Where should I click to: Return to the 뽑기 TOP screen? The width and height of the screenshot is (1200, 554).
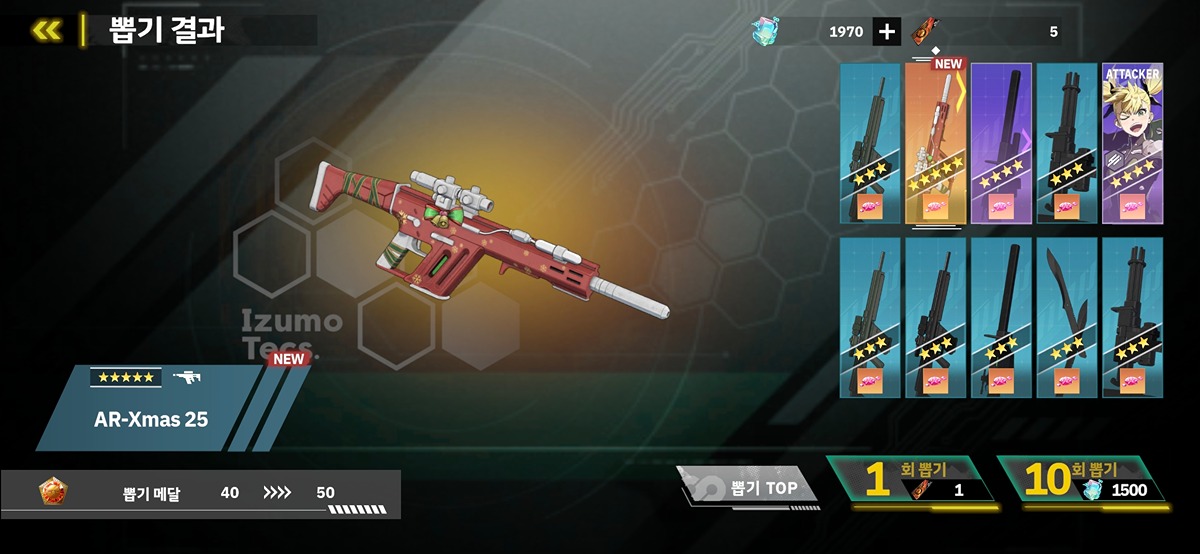(x=747, y=488)
